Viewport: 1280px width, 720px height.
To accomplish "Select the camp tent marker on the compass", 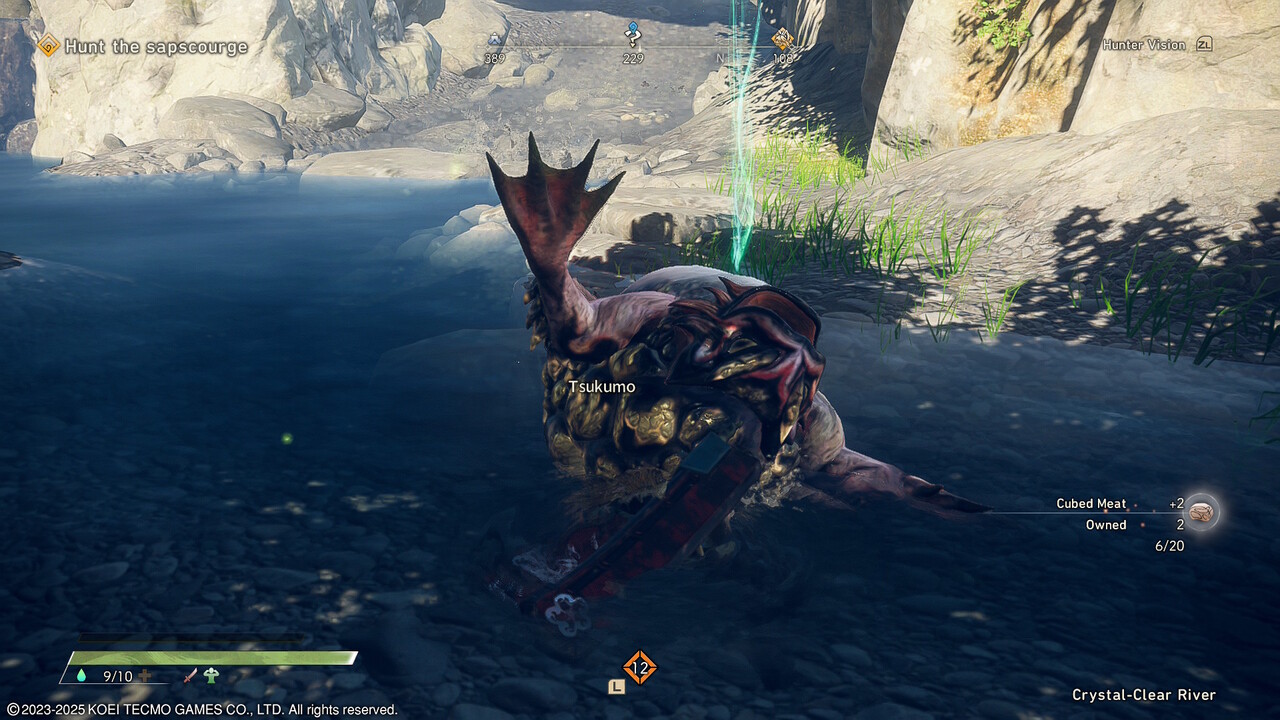I will pos(494,40).
